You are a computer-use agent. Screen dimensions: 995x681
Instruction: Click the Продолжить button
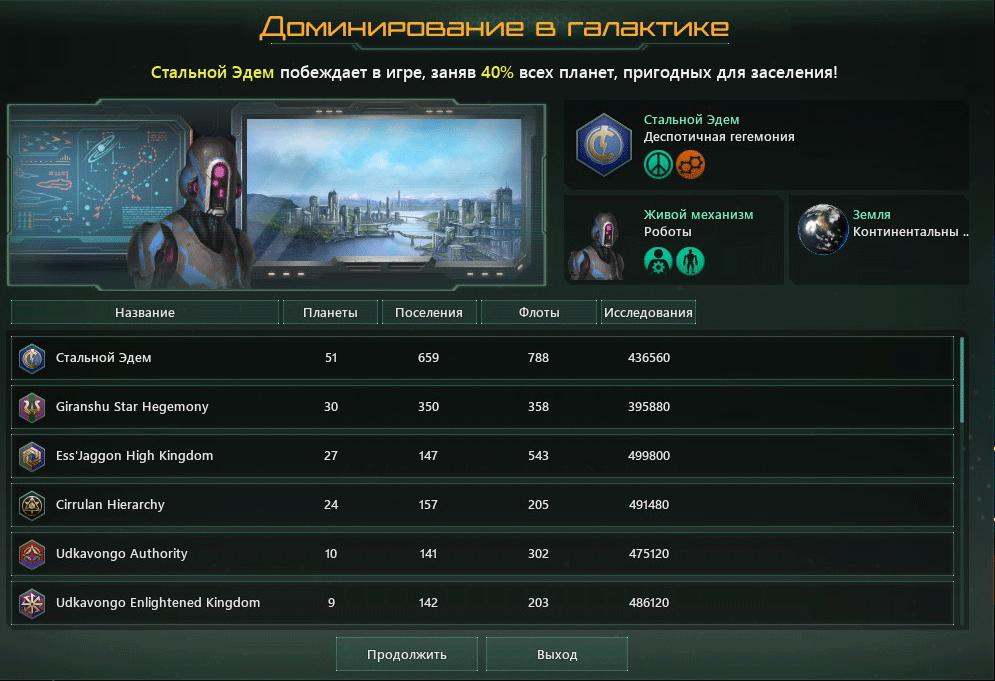(x=406, y=655)
